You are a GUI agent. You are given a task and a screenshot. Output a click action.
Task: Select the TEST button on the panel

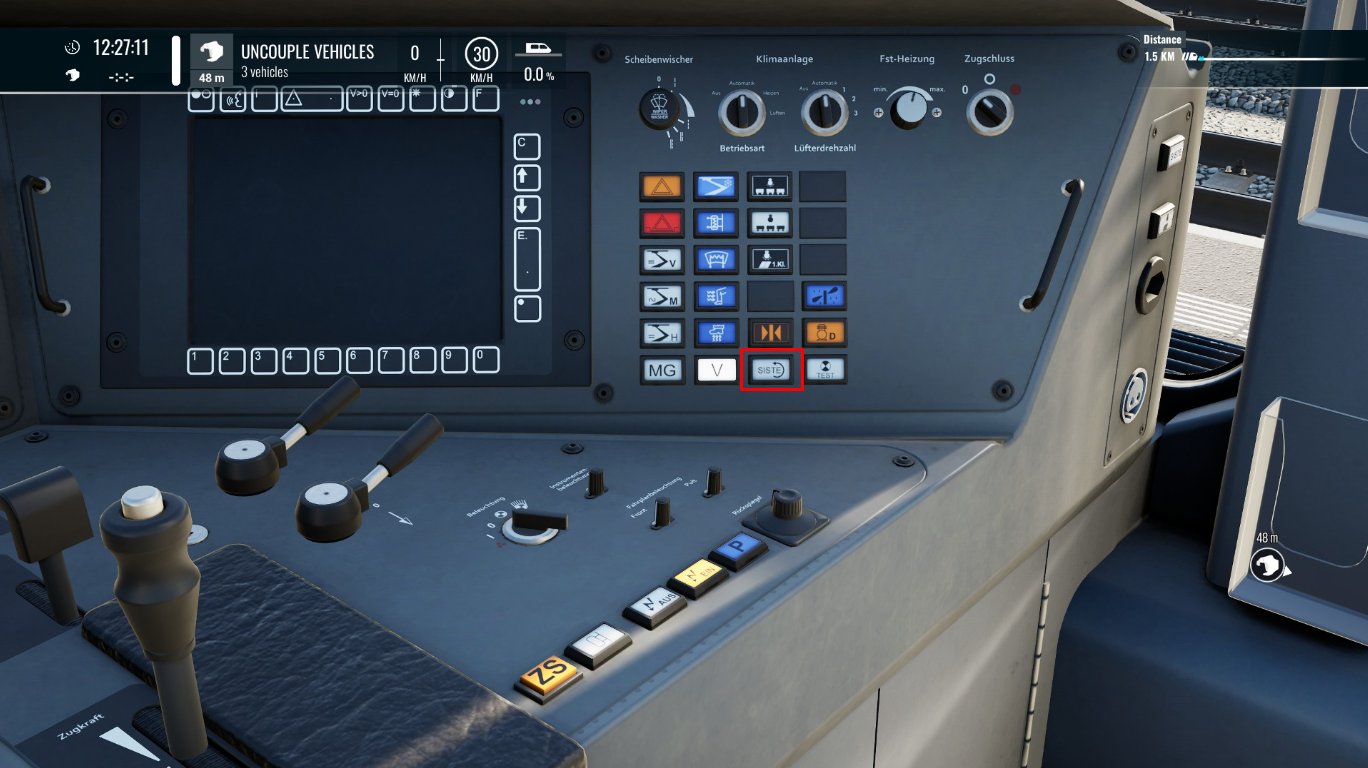[x=825, y=370]
